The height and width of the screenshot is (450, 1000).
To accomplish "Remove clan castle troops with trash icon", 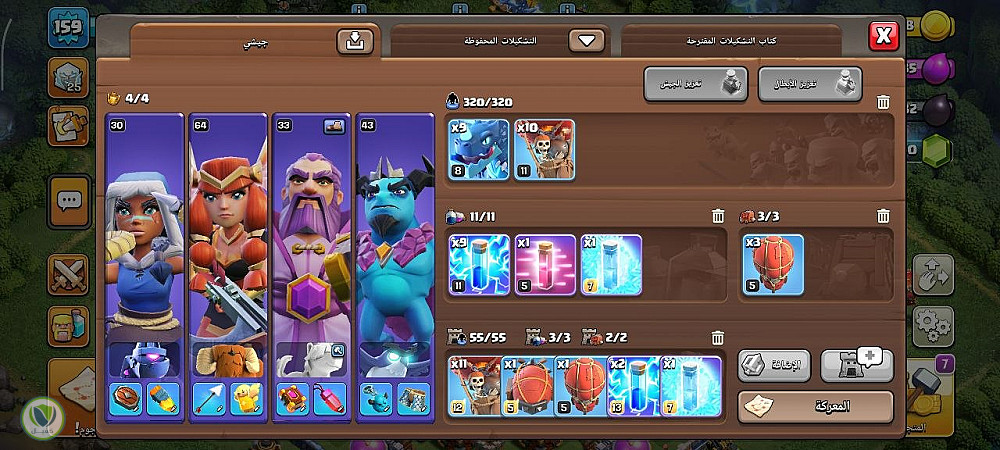I will pos(718,338).
